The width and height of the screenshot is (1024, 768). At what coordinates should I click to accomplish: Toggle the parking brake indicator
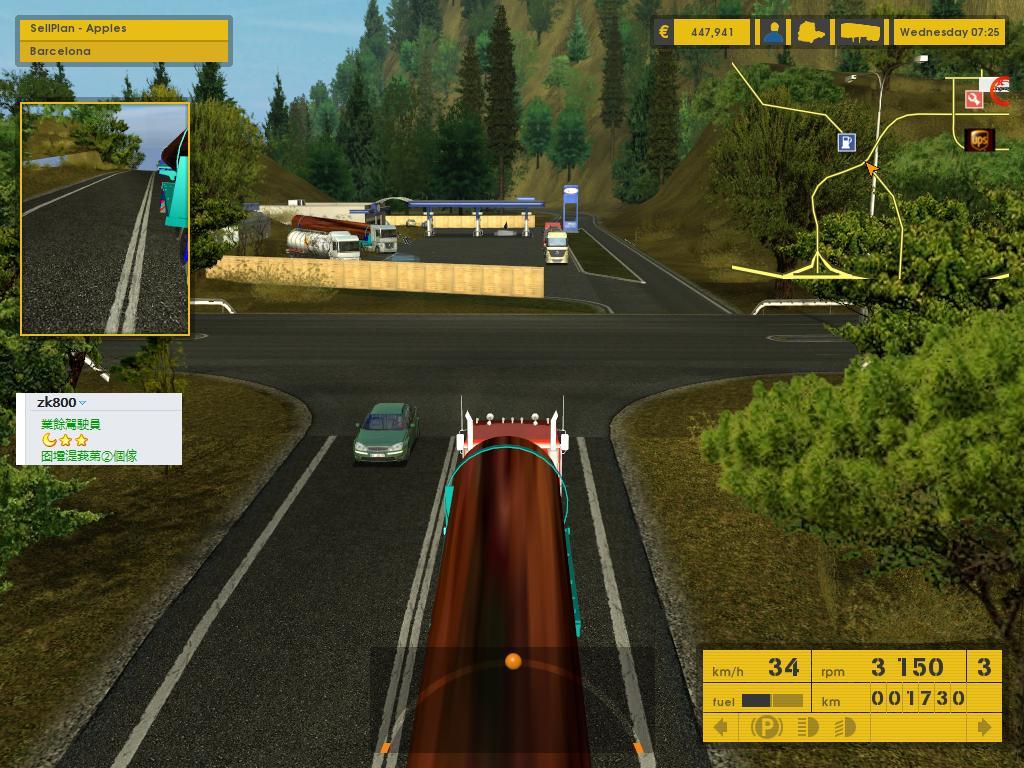[766, 727]
